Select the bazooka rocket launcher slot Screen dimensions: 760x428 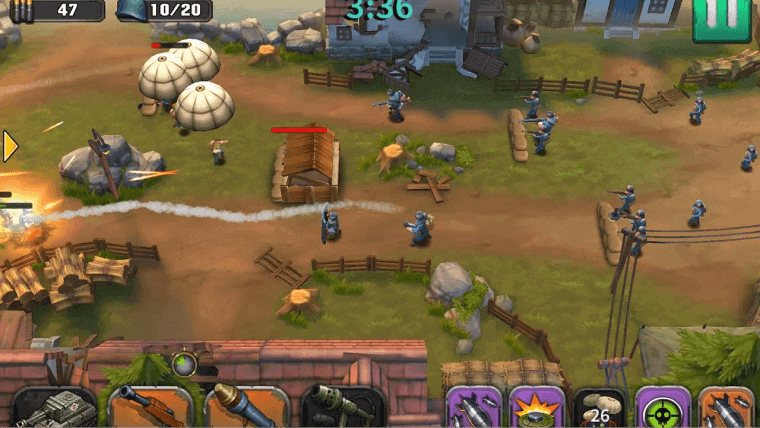246,408
